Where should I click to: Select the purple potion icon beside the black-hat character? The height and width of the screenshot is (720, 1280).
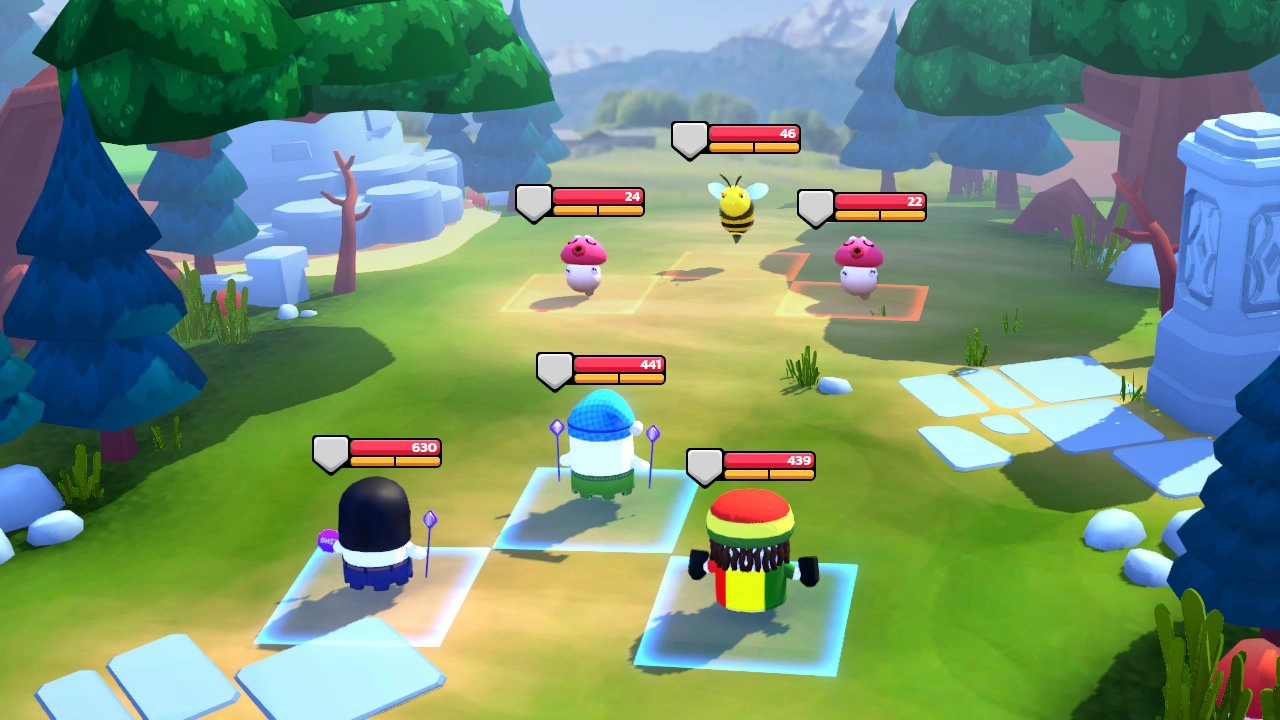330,538
